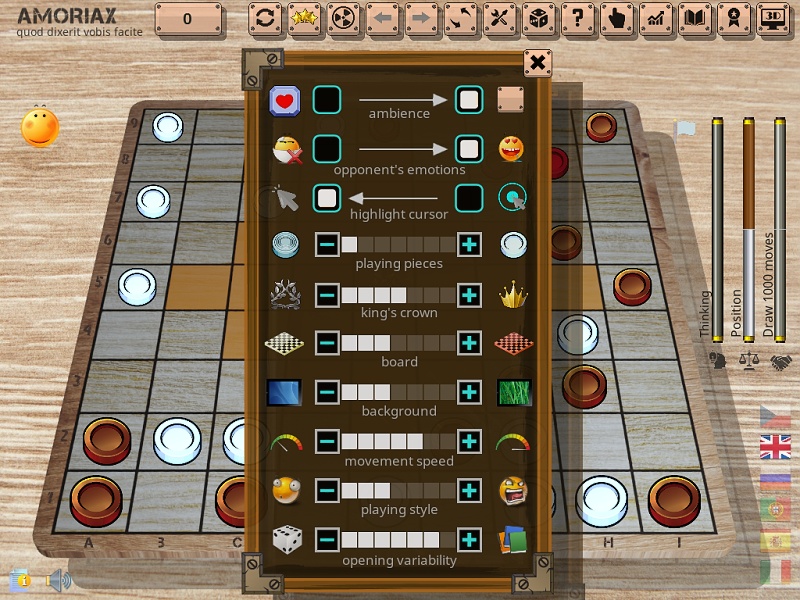
Task: Disable opponent's emotions using the left box
Action: point(327,149)
